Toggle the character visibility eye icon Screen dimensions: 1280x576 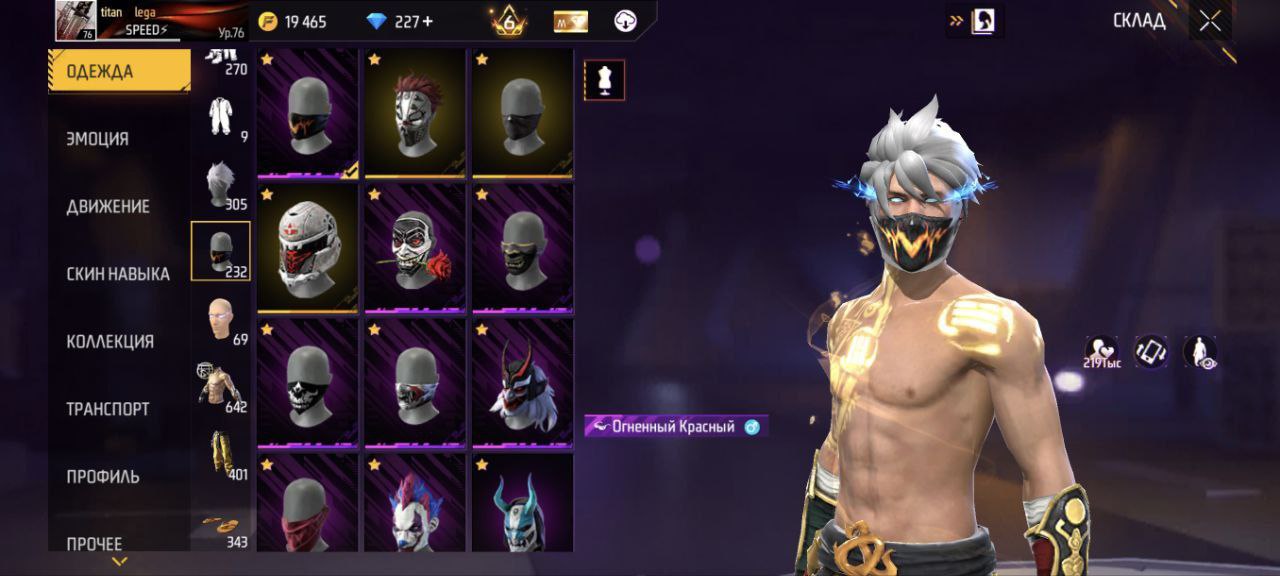1199,352
